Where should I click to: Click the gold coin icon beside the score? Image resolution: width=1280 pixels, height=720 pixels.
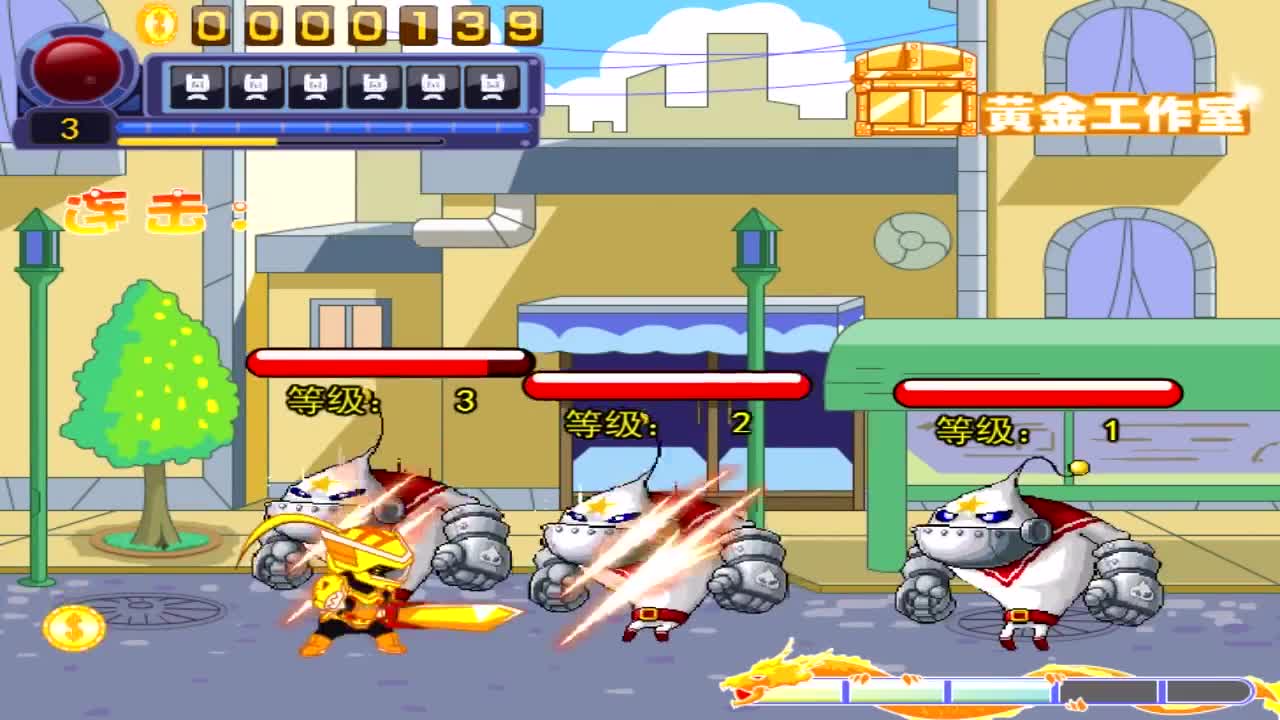click(157, 23)
